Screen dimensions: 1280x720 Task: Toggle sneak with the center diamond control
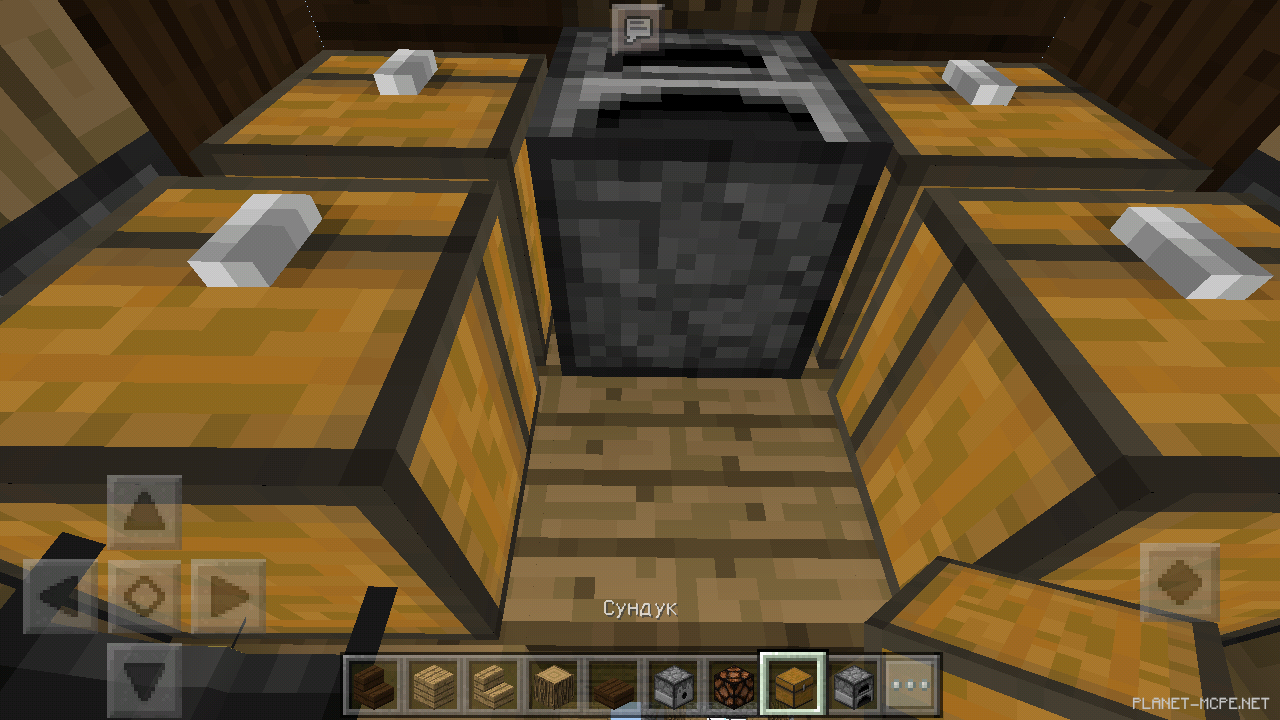(143, 594)
